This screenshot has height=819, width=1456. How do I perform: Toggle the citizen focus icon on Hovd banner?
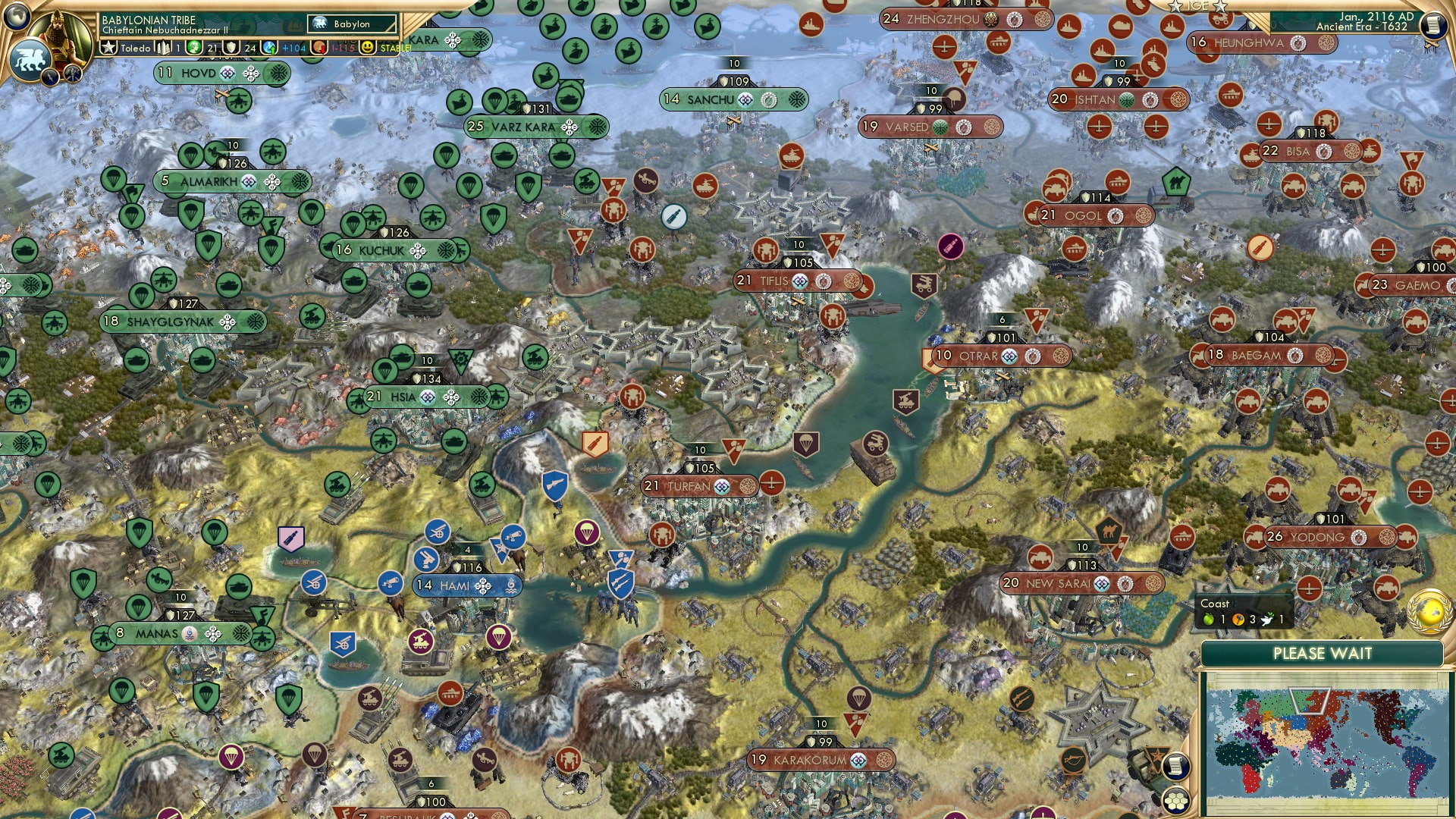coord(251,72)
